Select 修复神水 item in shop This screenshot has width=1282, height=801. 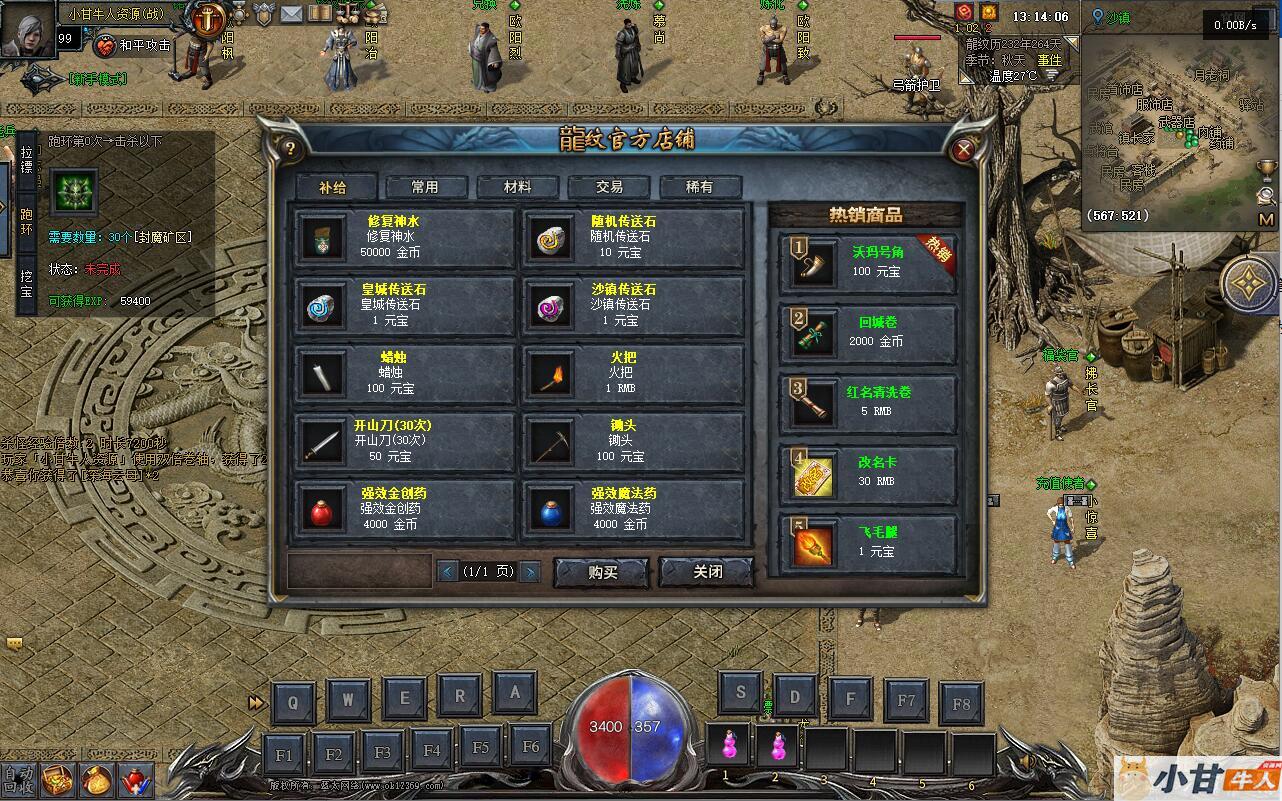pyautogui.click(x=405, y=237)
